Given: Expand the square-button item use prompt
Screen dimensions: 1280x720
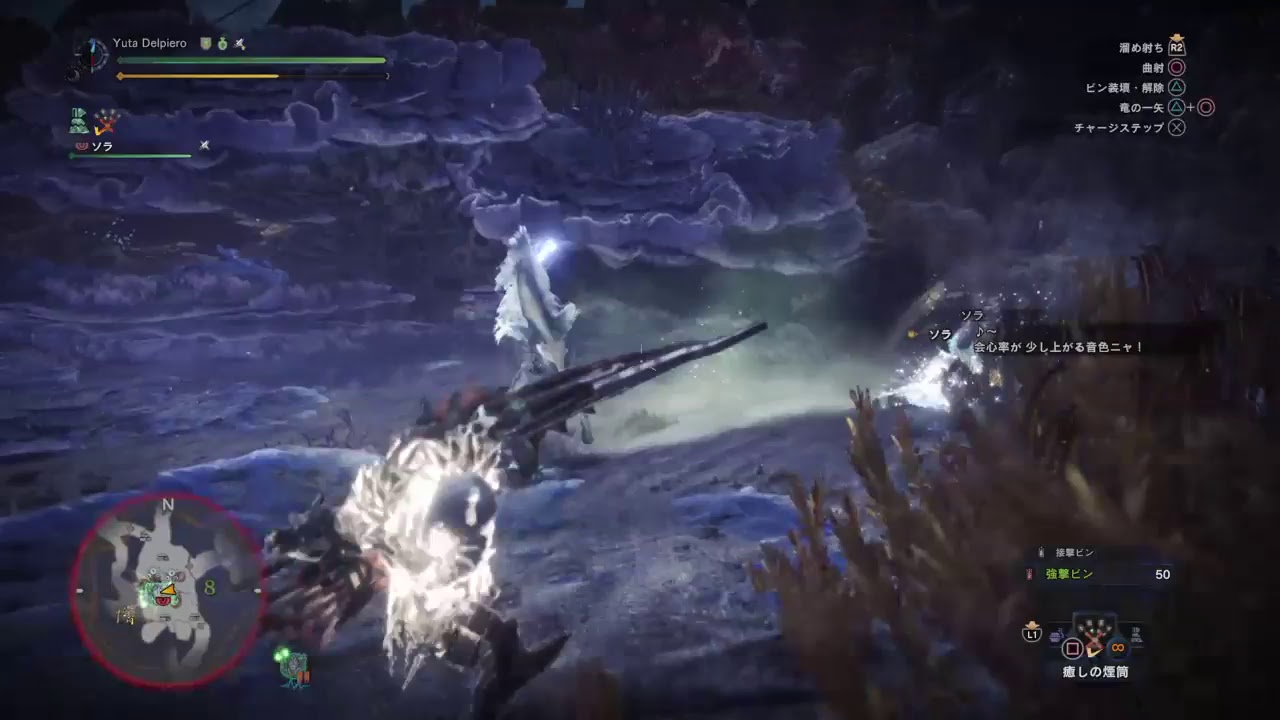Looking at the screenshot, I should click(1072, 648).
